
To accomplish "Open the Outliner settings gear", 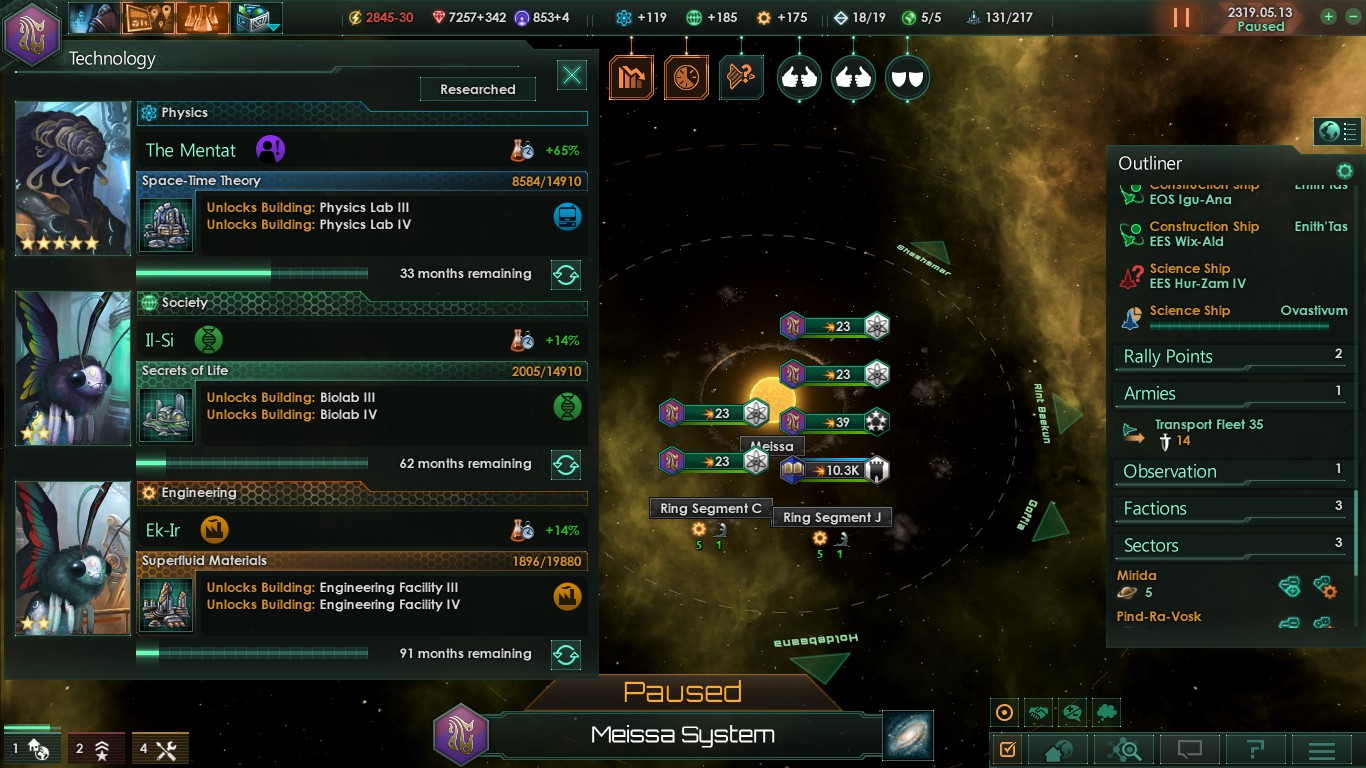I will coord(1345,171).
